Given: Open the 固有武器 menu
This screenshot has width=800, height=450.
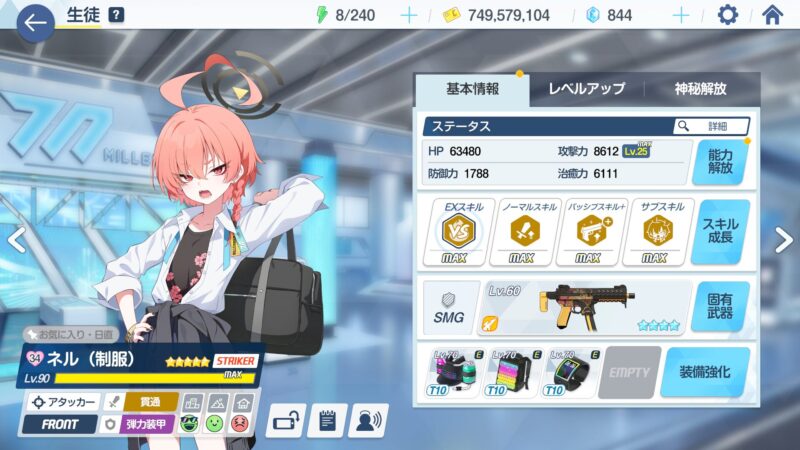Looking at the screenshot, I should (x=720, y=307).
